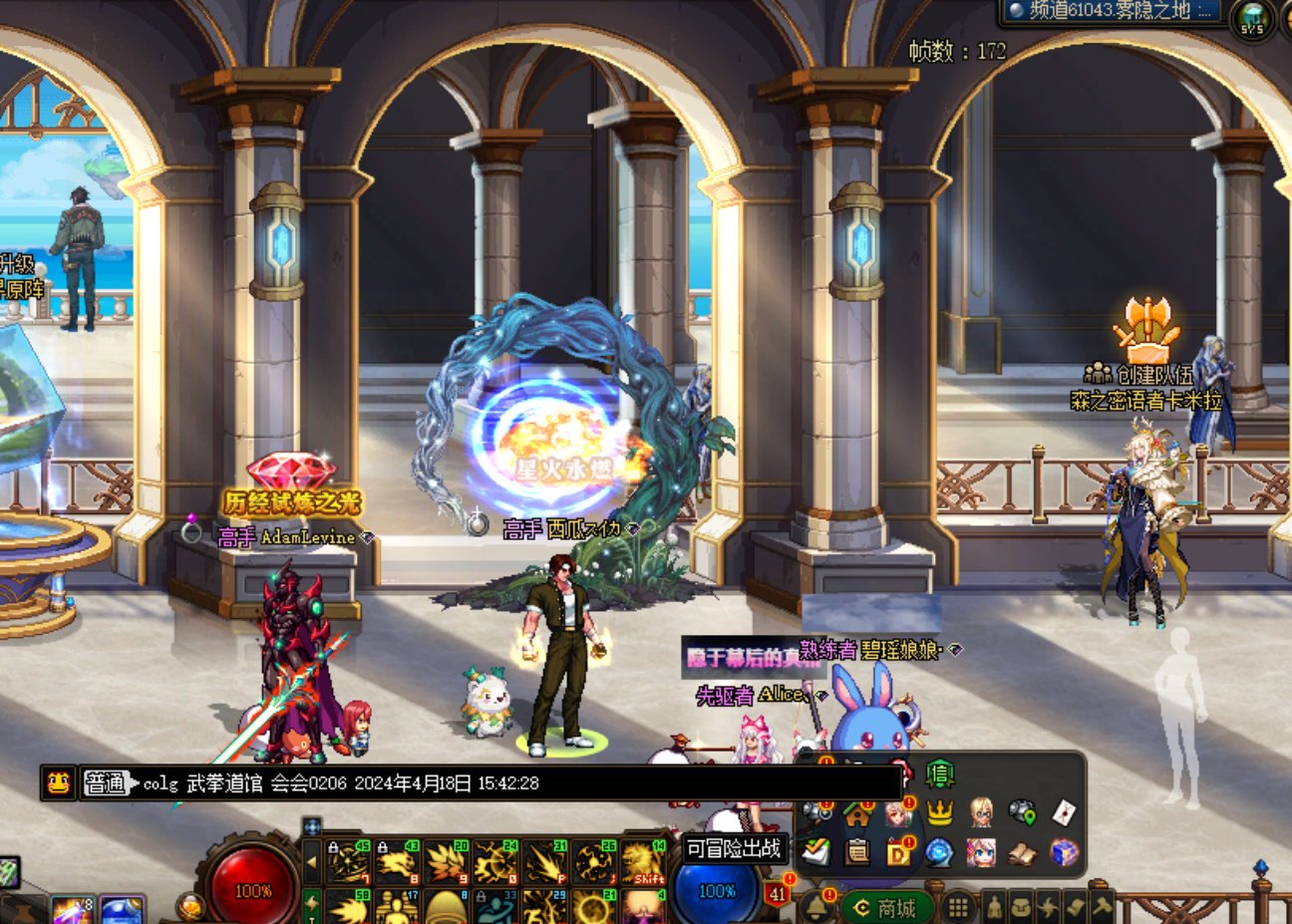Open the golden crown icon

tap(939, 812)
